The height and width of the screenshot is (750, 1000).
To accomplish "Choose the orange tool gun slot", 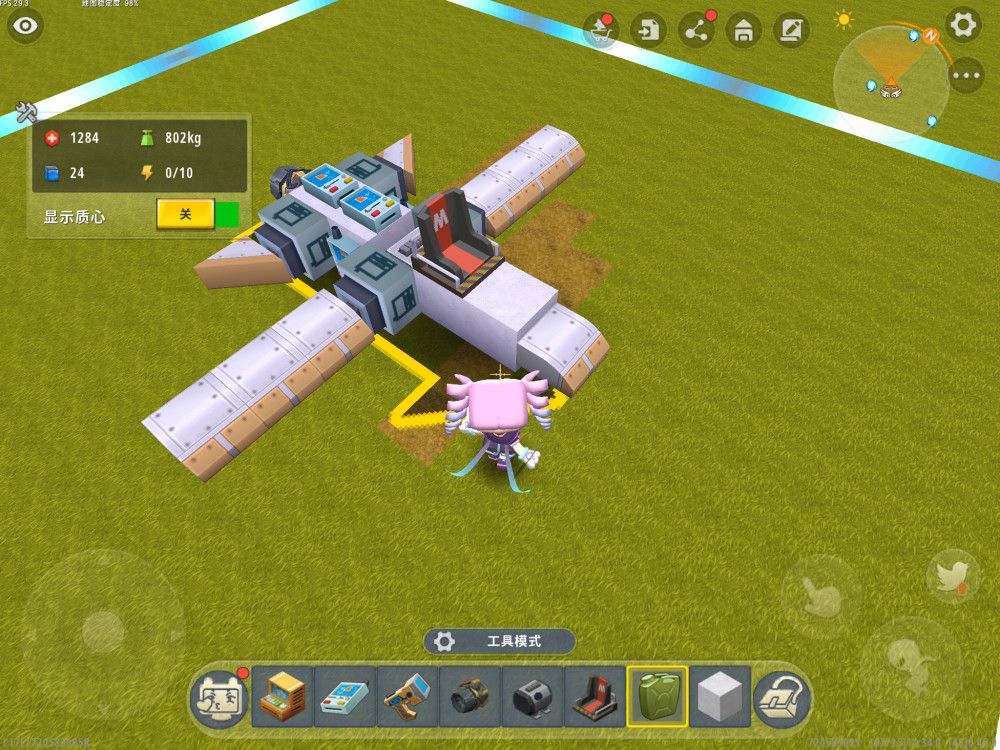I will 407,697.
